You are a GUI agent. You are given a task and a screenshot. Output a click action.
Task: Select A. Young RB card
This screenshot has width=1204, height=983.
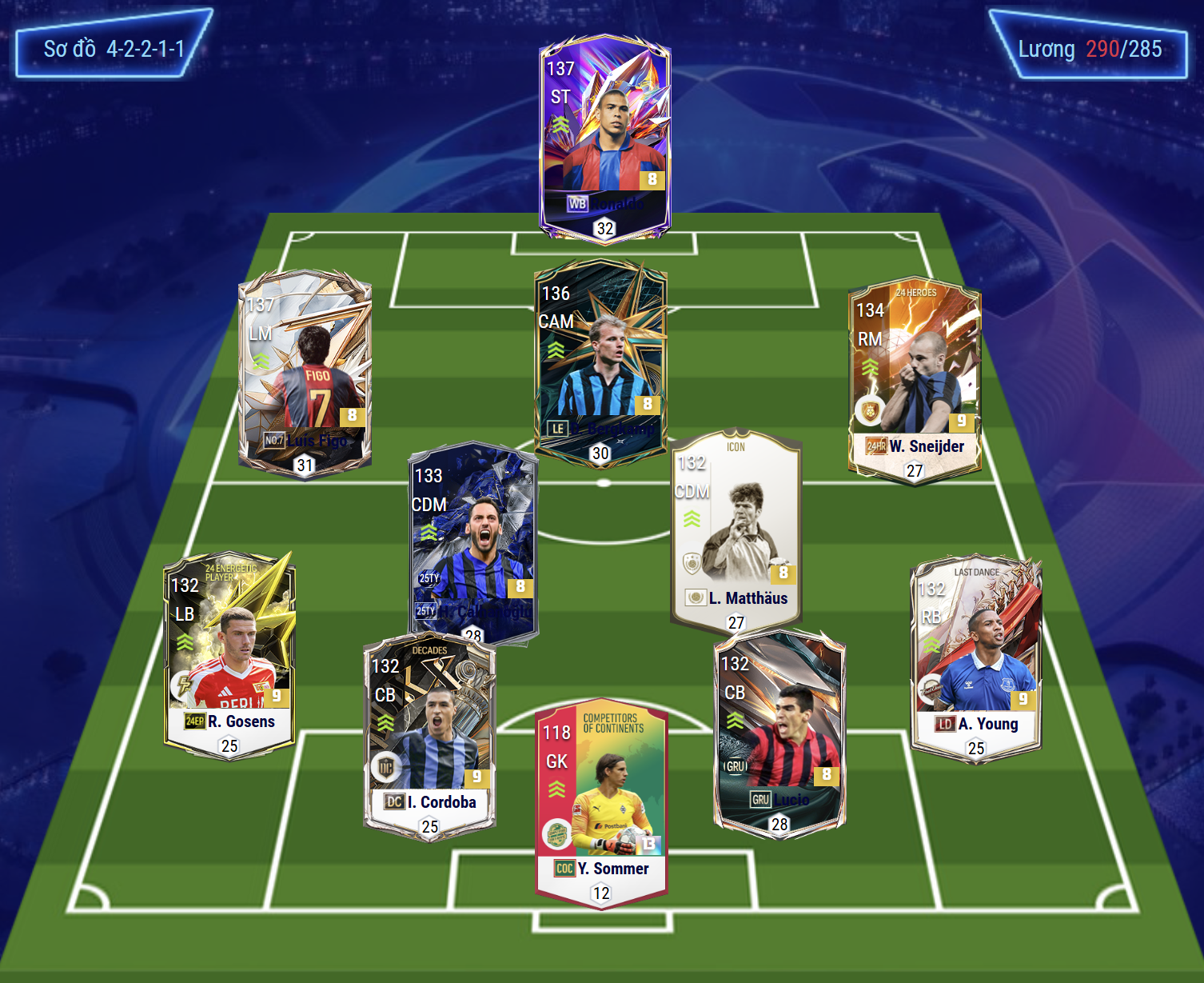976,657
